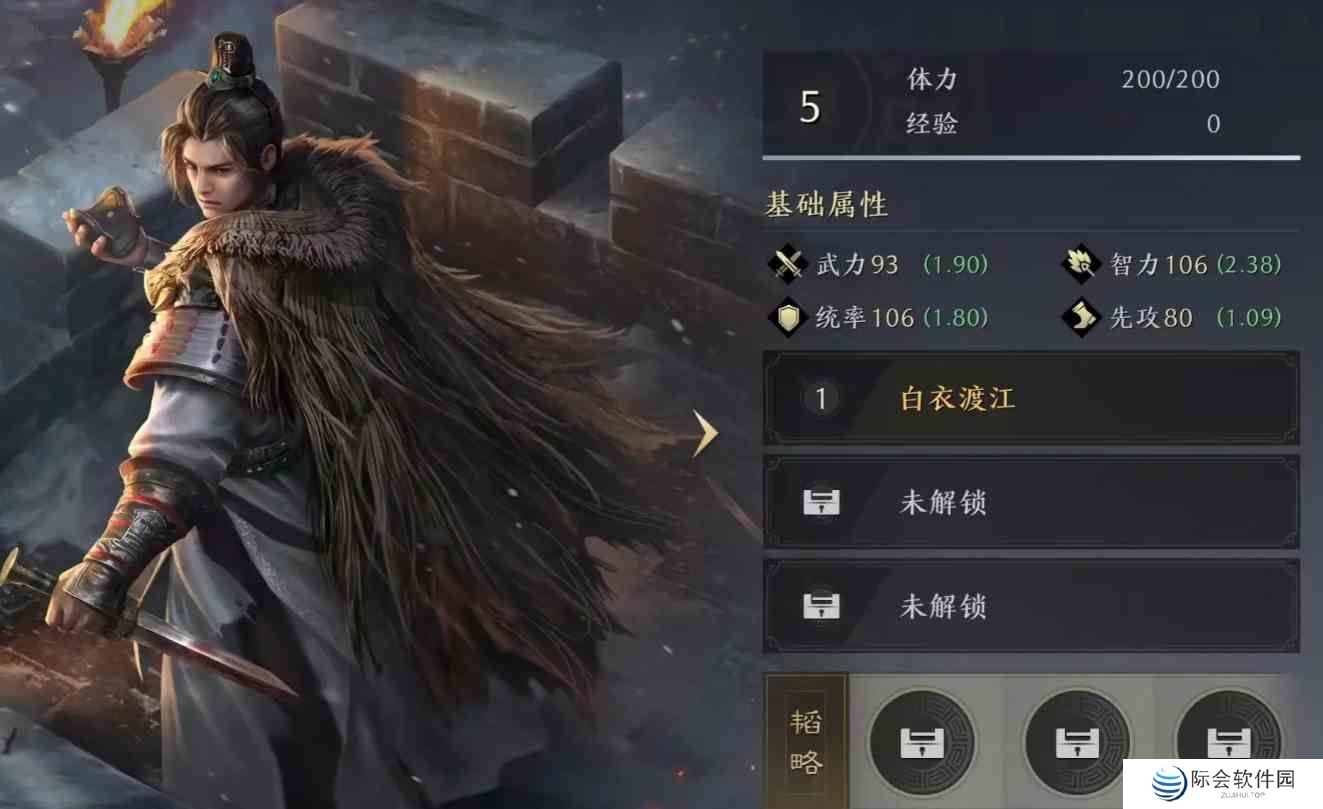
Task: Click the lock icon on the first 未解锁 slot
Action: pyautogui.click(x=820, y=503)
